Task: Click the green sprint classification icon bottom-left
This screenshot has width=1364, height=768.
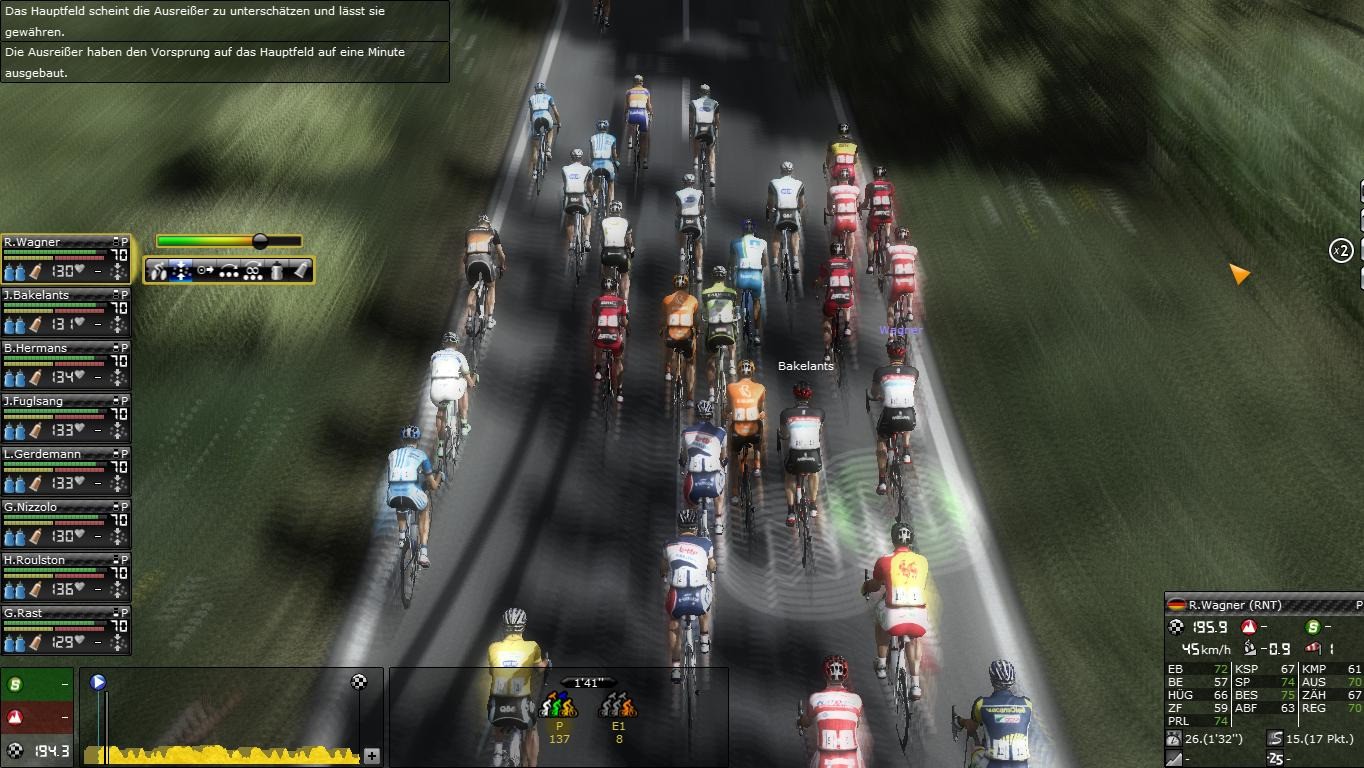Action: [x=16, y=685]
